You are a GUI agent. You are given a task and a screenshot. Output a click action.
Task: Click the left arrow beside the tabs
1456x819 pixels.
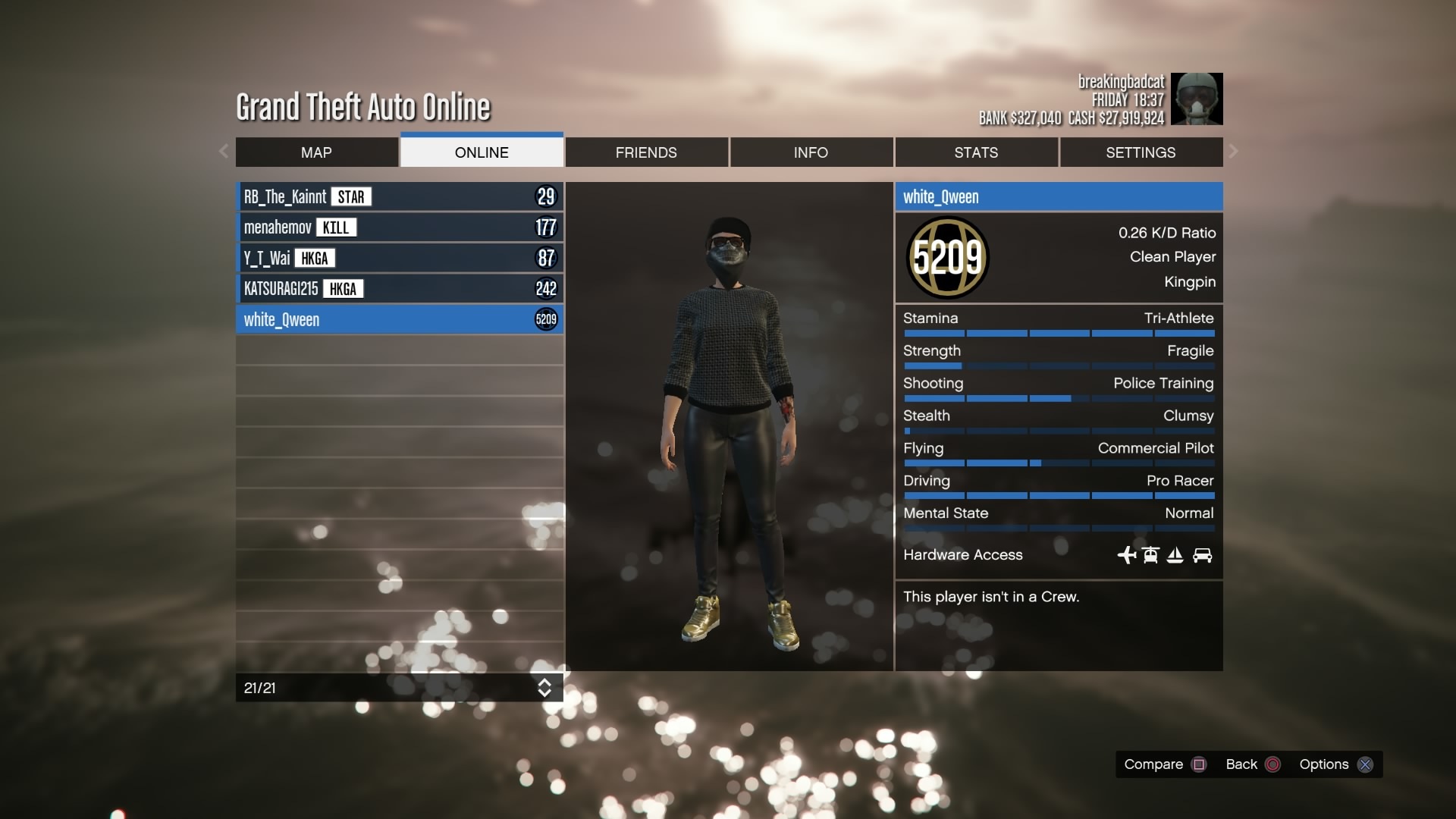pos(224,151)
